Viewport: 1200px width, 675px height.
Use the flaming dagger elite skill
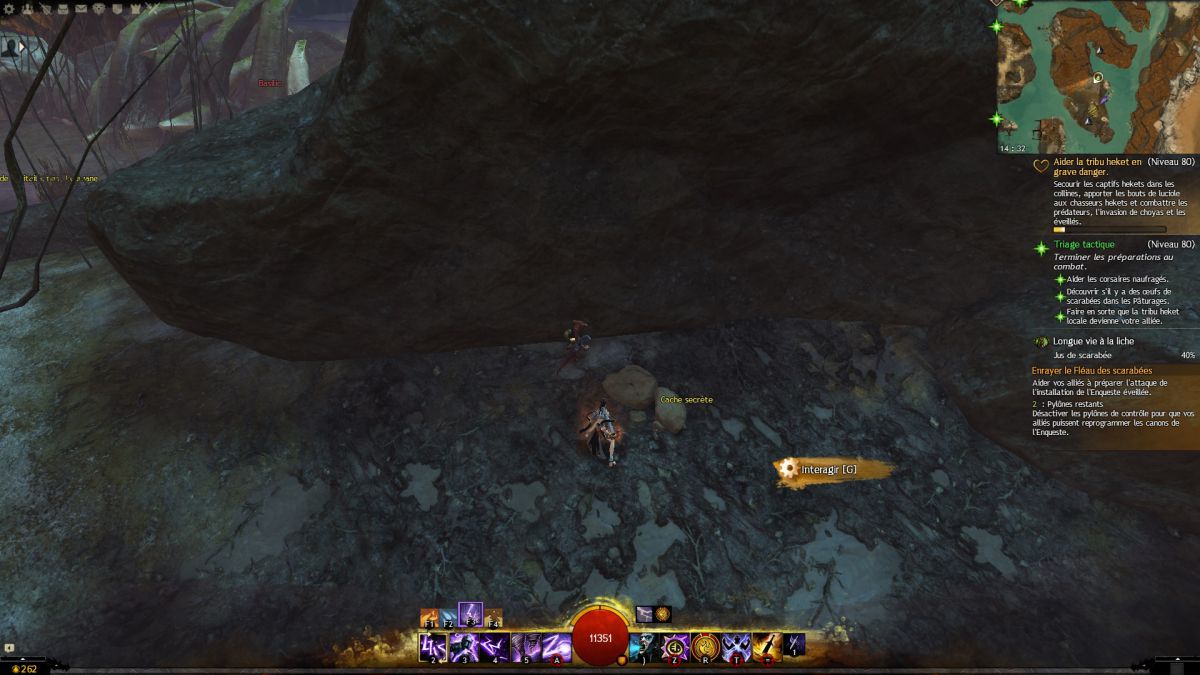(767, 647)
